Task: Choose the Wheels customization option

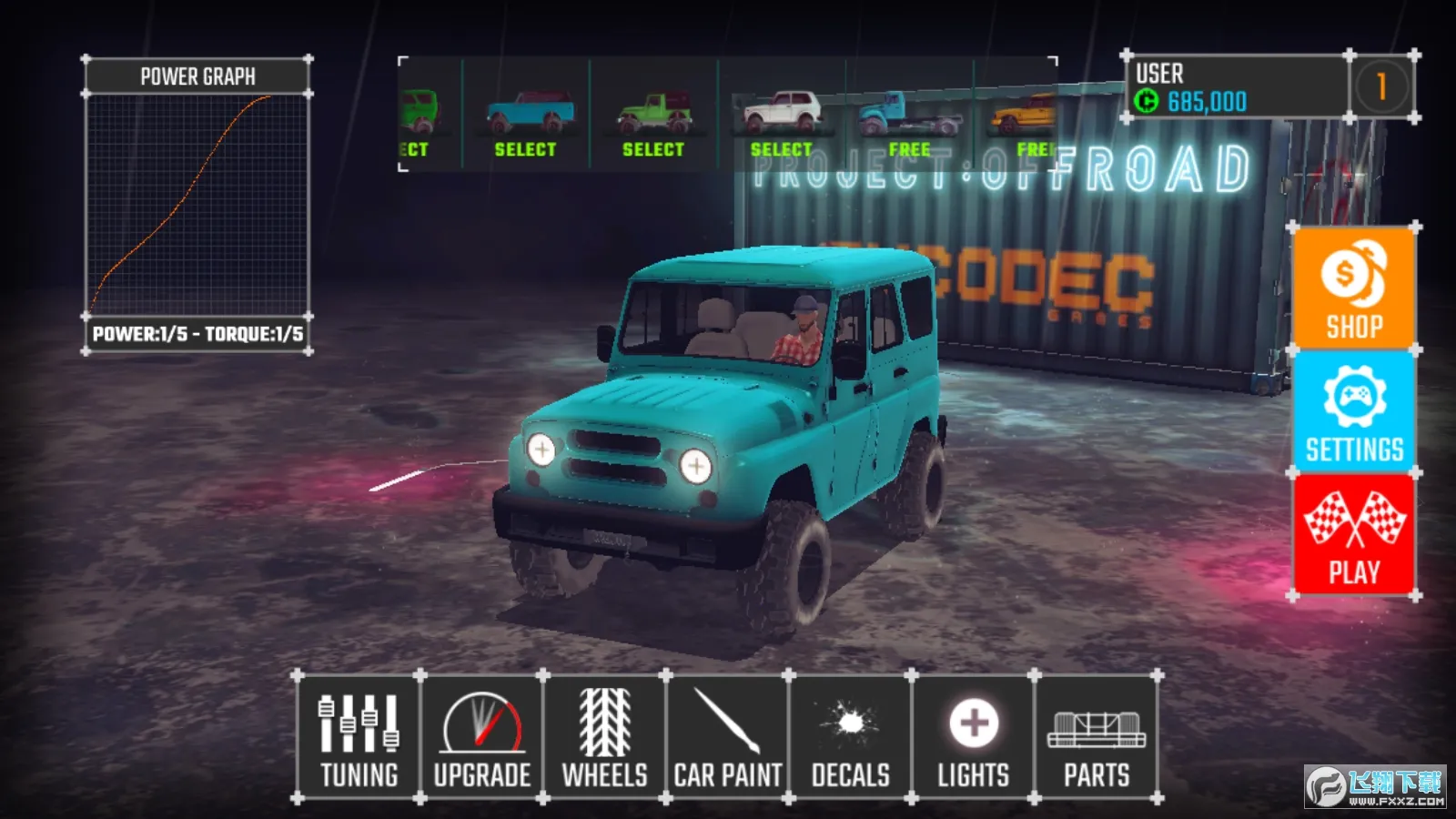Action: (604, 738)
